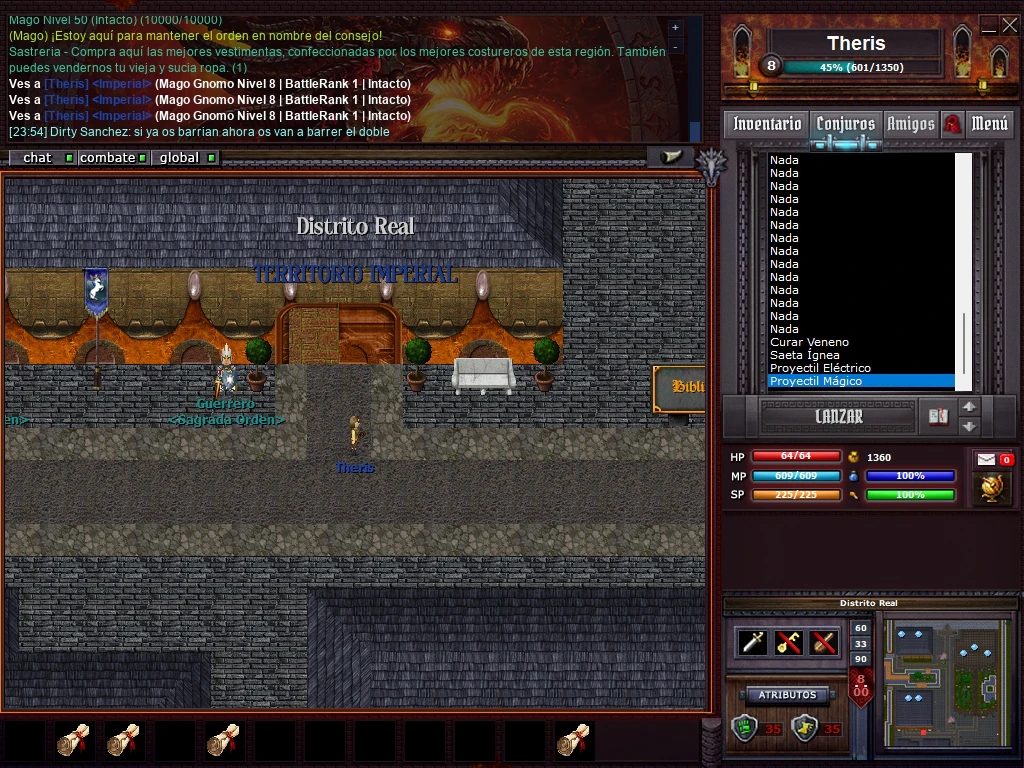Open the Amigos friends tab
This screenshot has height=768, width=1024.
click(x=910, y=124)
